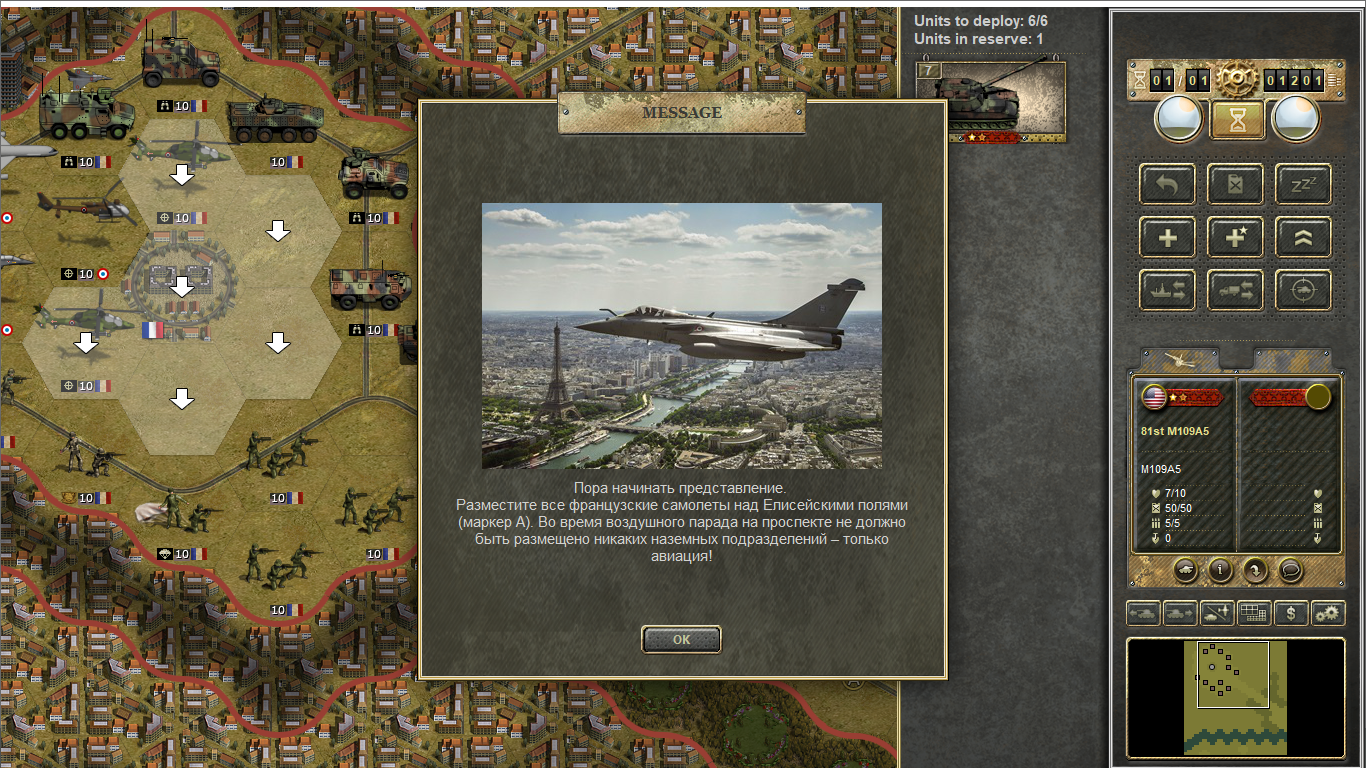
Task: Toggle ship embark transport
Action: pyautogui.click(x=1167, y=290)
